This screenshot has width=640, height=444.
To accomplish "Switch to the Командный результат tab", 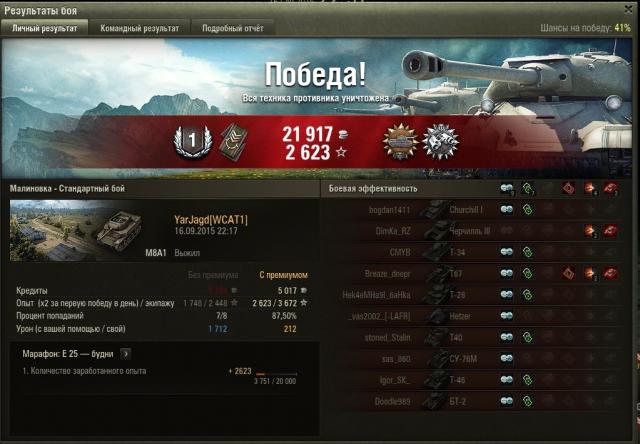I will 138,29.
